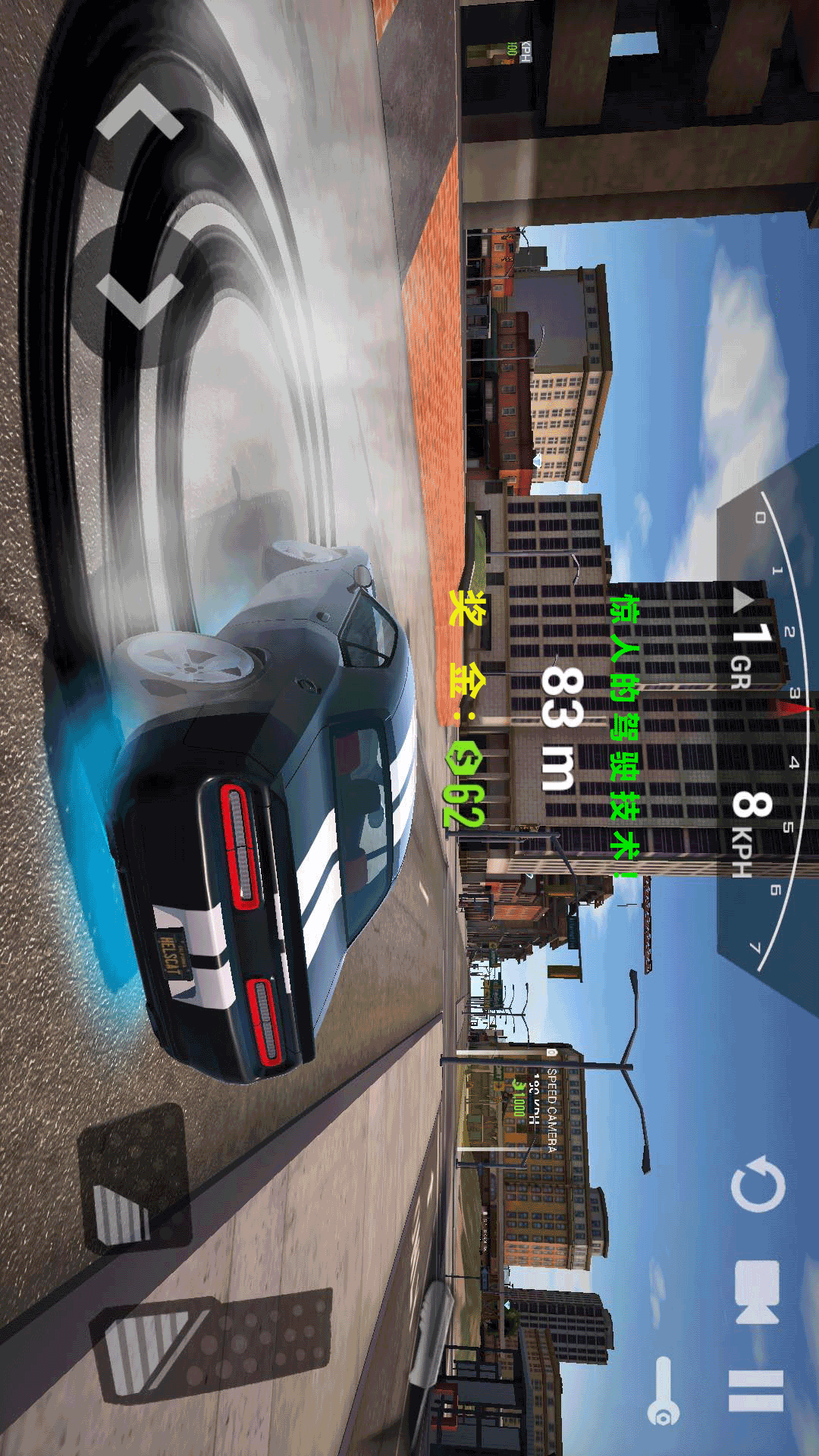Switch view with the video camera icon
The width and height of the screenshot is (819, 1456).
pos(757,1291)
